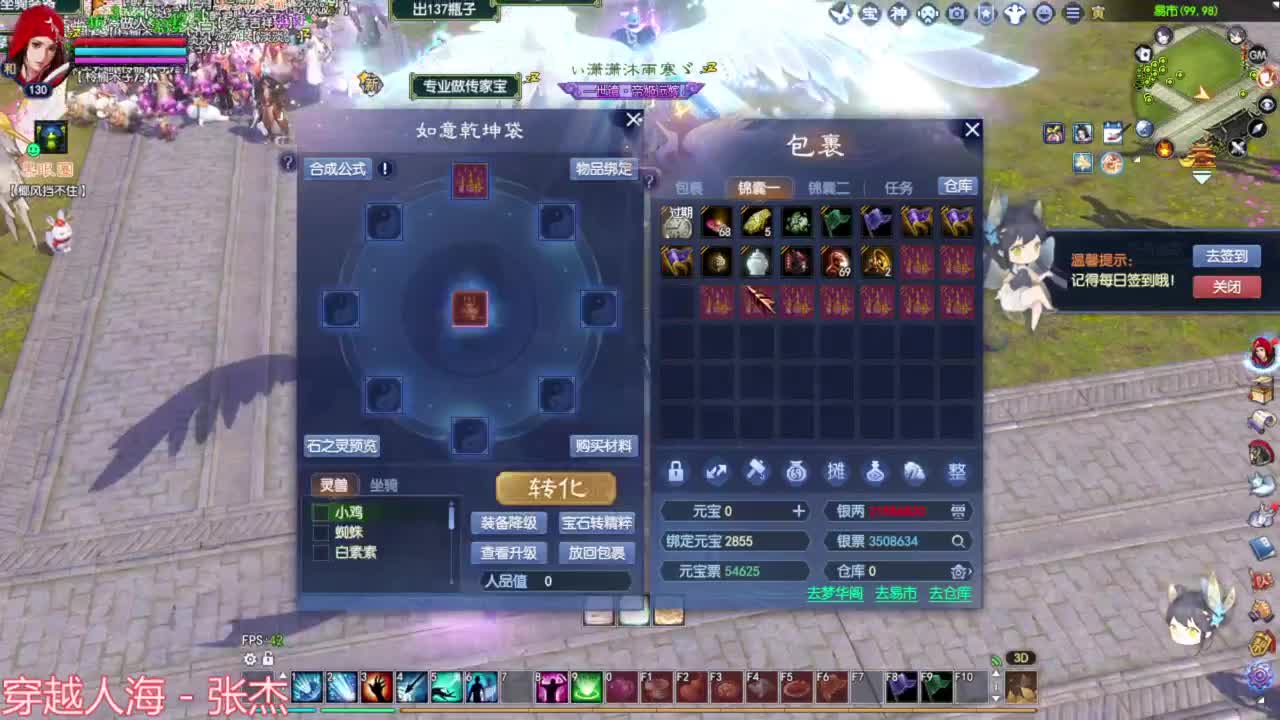The width and height of the screenshot is (1280, 720).
Task: Click the magnifier icon beside 银票
Action: coord(958,541)
